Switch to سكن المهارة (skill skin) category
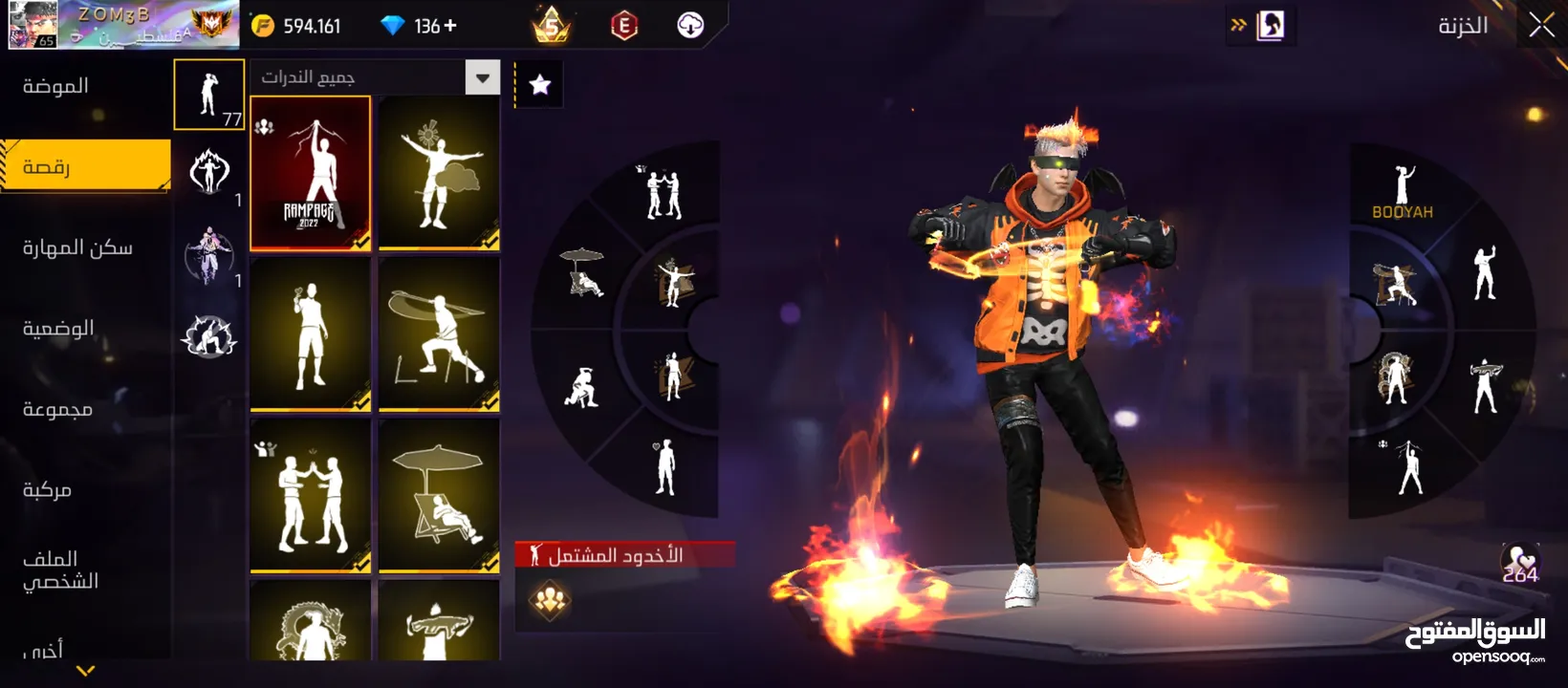This screenshot has height=688, width=1568. click(77, 248)
